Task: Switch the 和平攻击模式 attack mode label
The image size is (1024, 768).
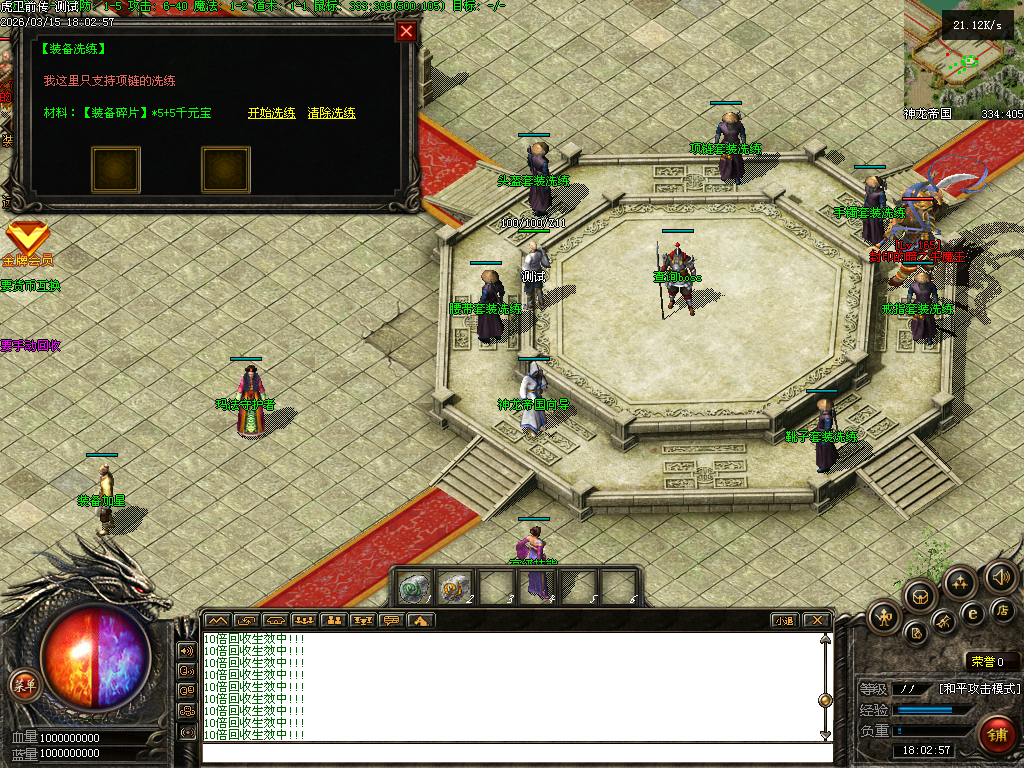Action: [x=980, y=689]
